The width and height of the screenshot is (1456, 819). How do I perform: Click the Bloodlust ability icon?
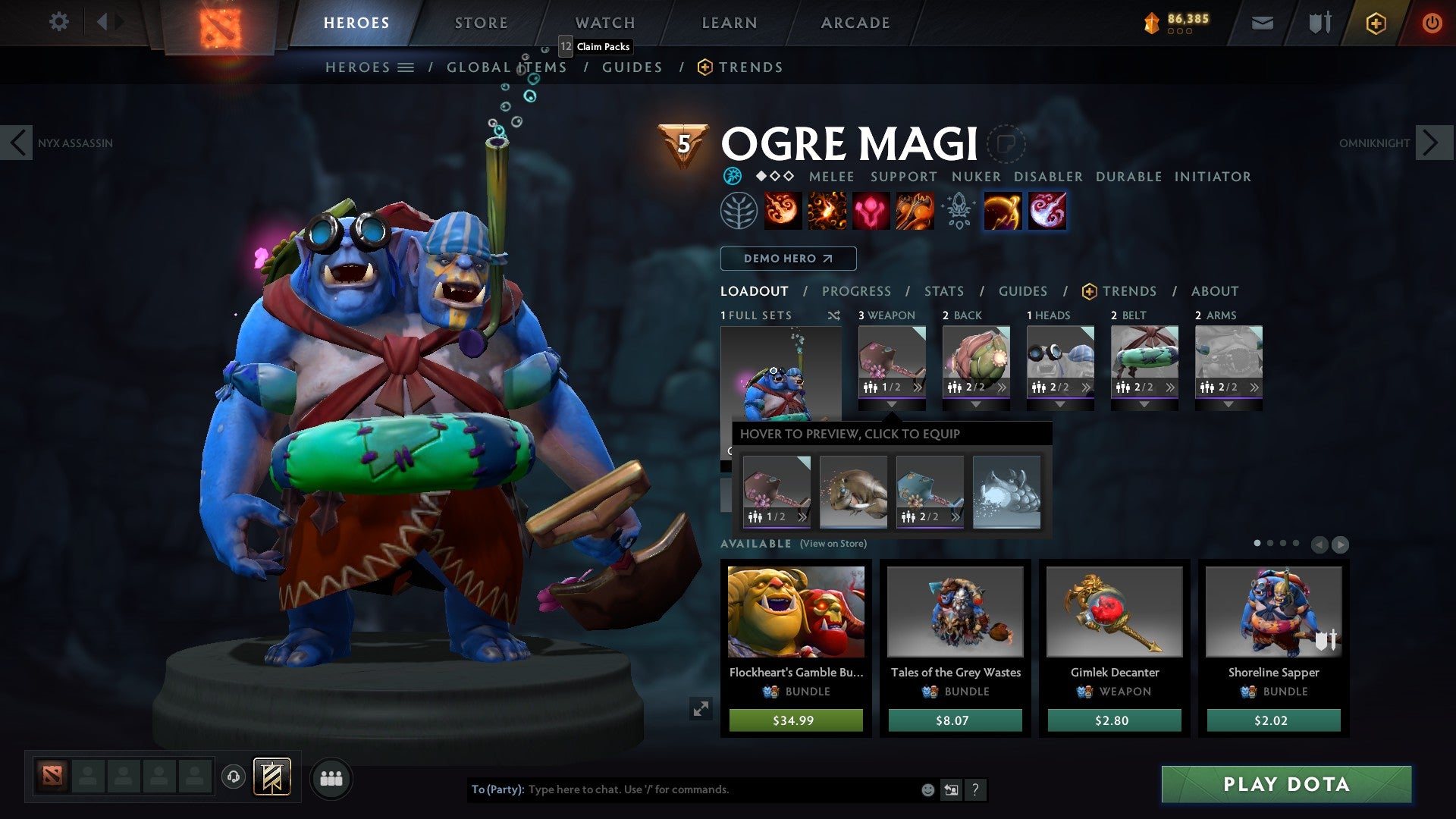point(871,211)
